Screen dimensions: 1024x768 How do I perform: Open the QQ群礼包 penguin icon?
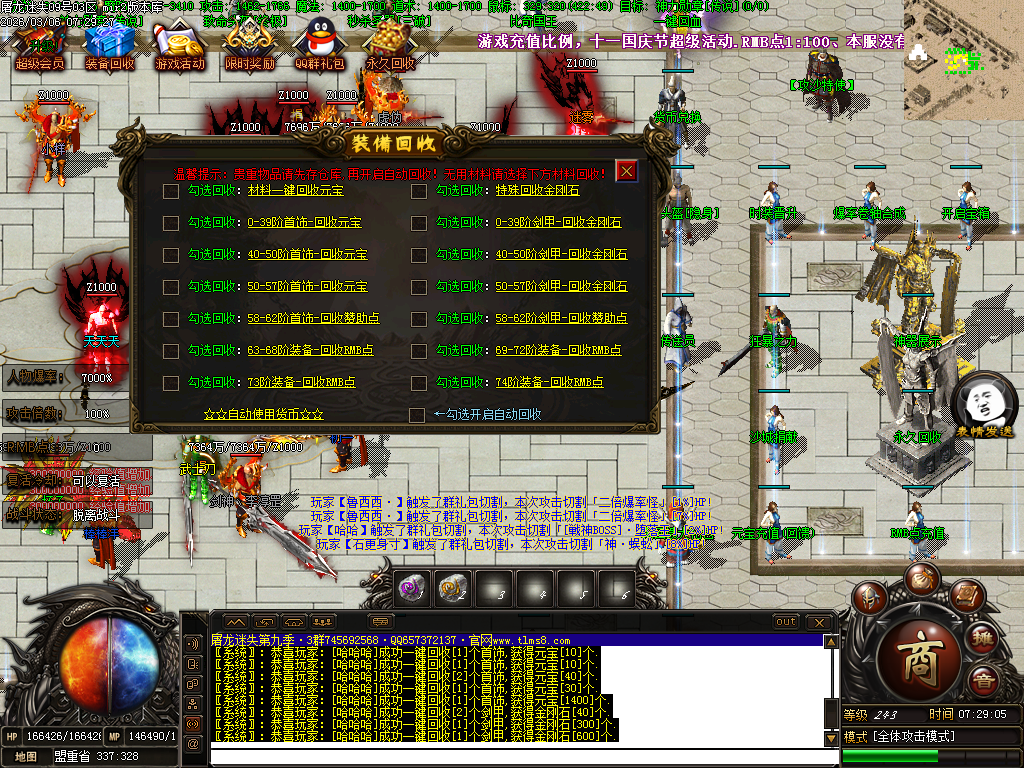(320, 47)
